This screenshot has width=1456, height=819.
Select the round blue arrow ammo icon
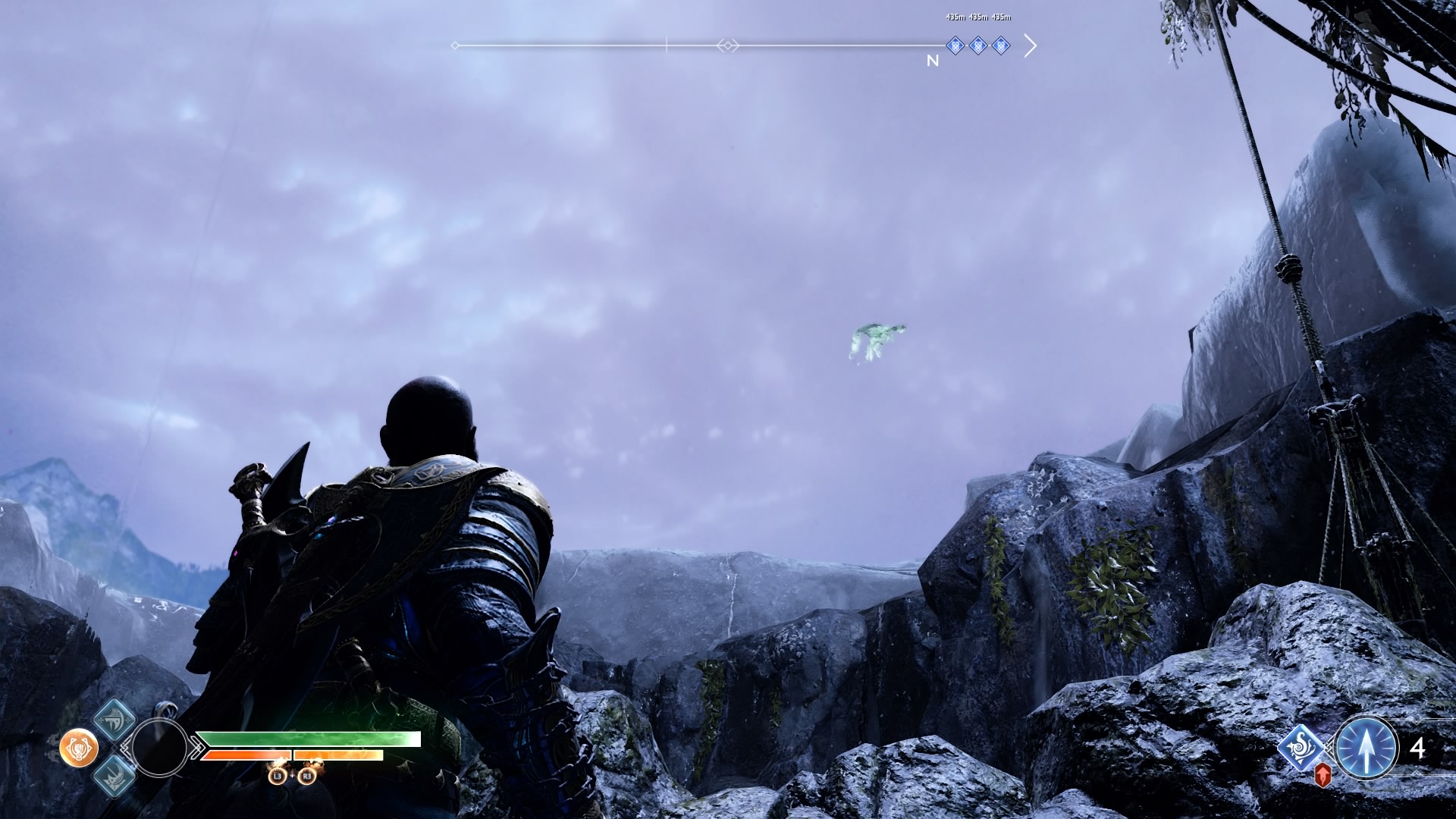tap(1367, 748)
